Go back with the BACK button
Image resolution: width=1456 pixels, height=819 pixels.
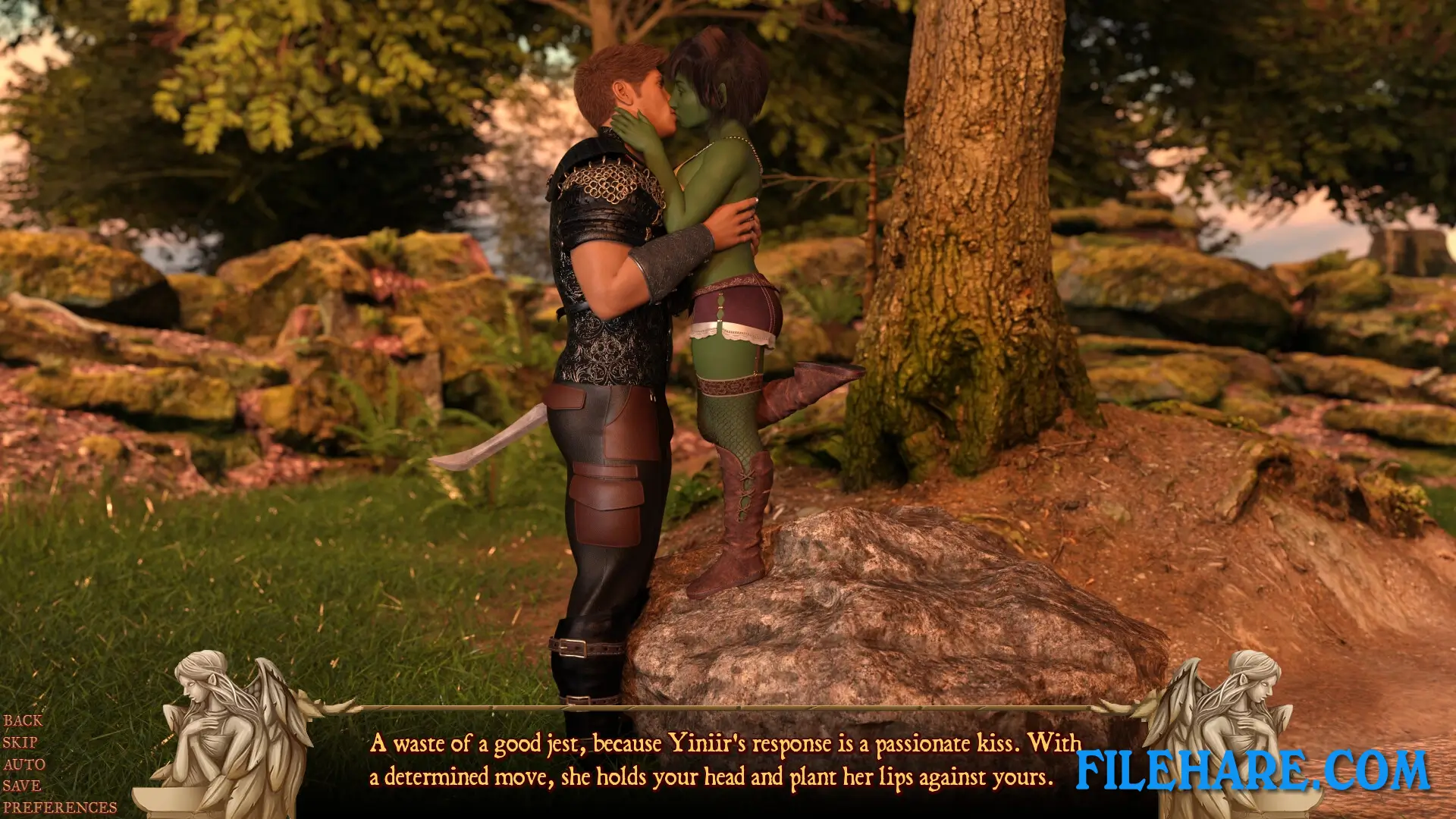(x=23, y=720)
